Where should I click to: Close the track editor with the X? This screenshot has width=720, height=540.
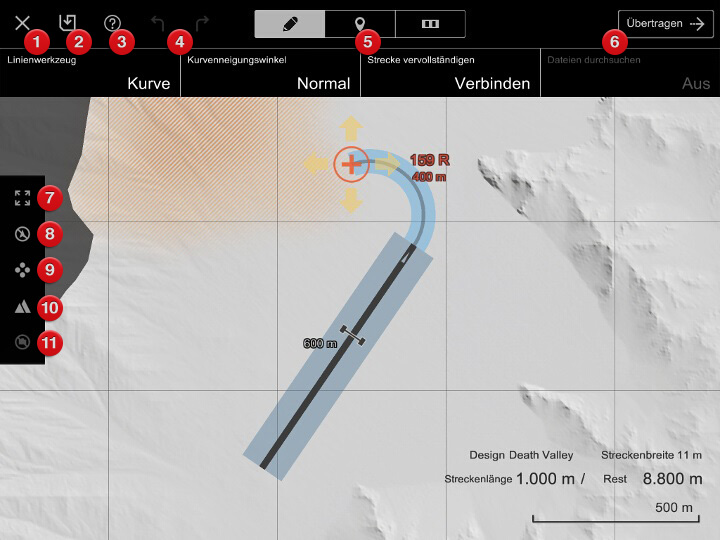pyautogui.click(x=22, y=22)
